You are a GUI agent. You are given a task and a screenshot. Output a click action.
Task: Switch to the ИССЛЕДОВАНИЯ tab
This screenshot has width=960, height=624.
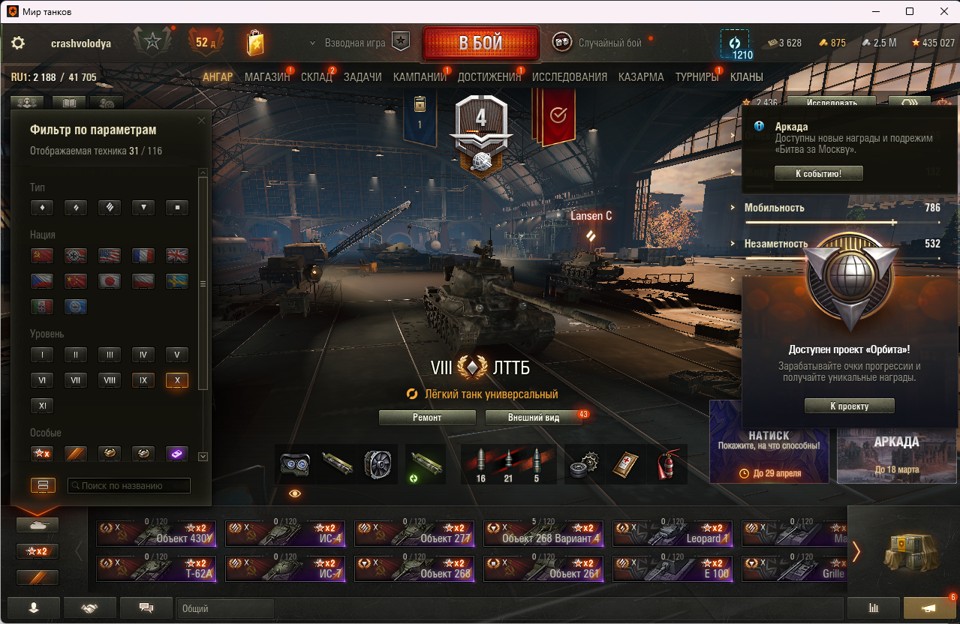tap(569, 77)
